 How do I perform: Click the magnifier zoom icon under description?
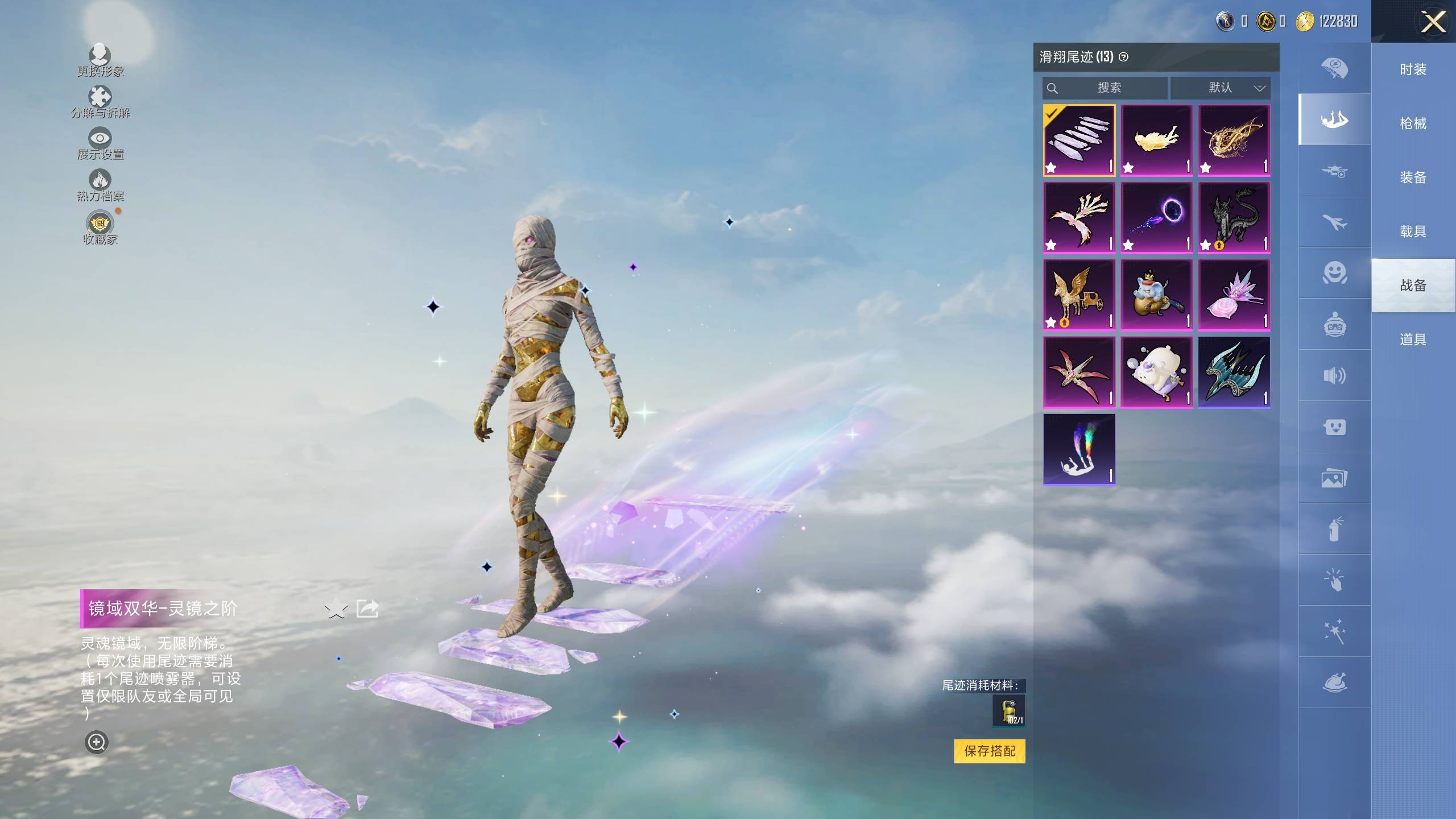click(x=96, y=742)
